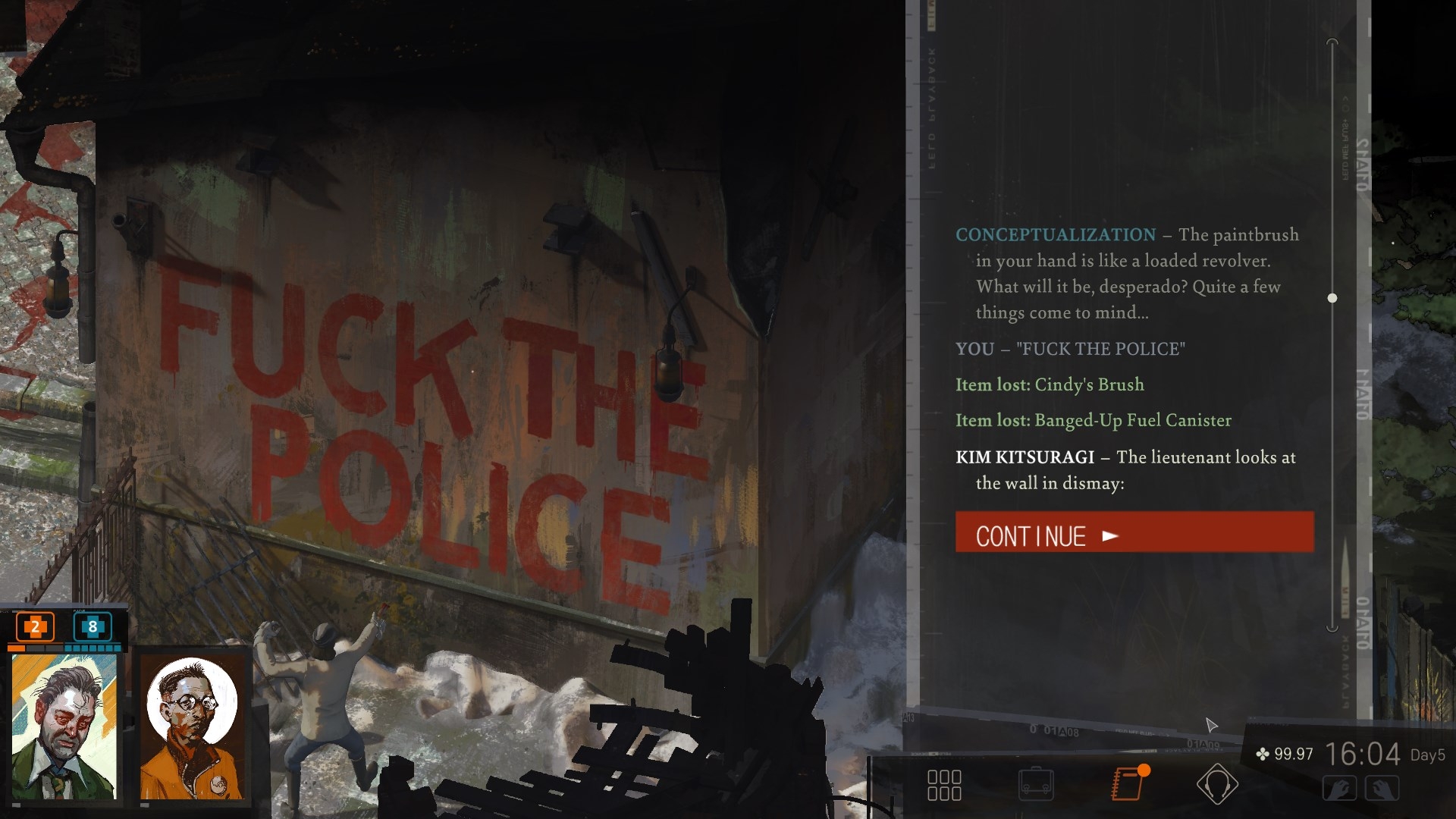1456x819 pixels.
Task: Use the blue morale heal button
Action: 93,627
